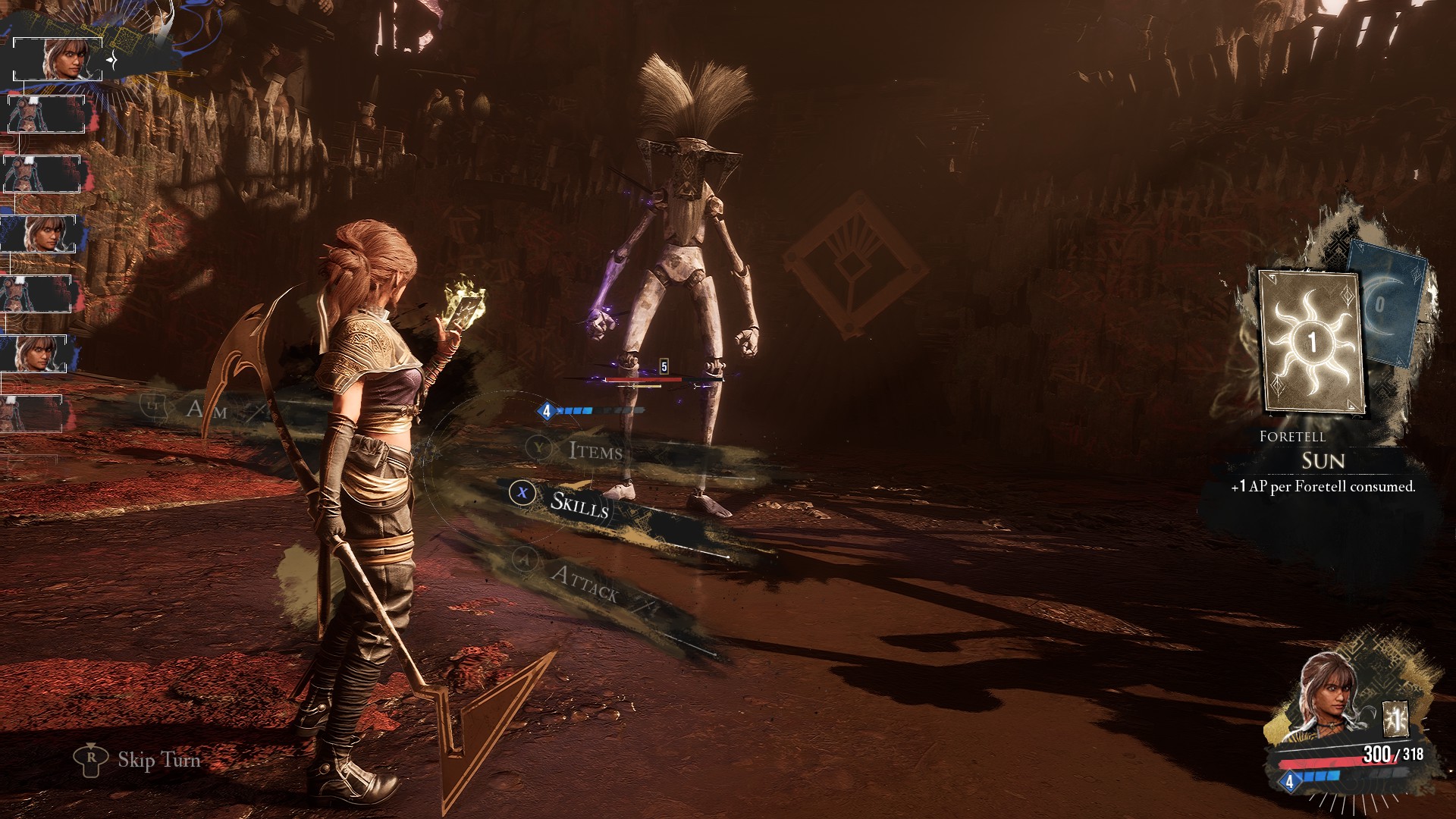This screenshot has width=1456, height=819.
Task: Select the Attack command
Action: coord(584,582)
